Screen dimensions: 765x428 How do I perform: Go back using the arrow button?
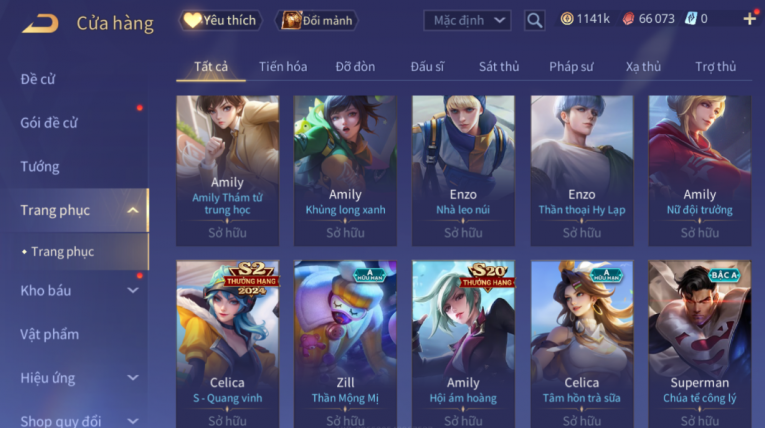tap(40, 22)
